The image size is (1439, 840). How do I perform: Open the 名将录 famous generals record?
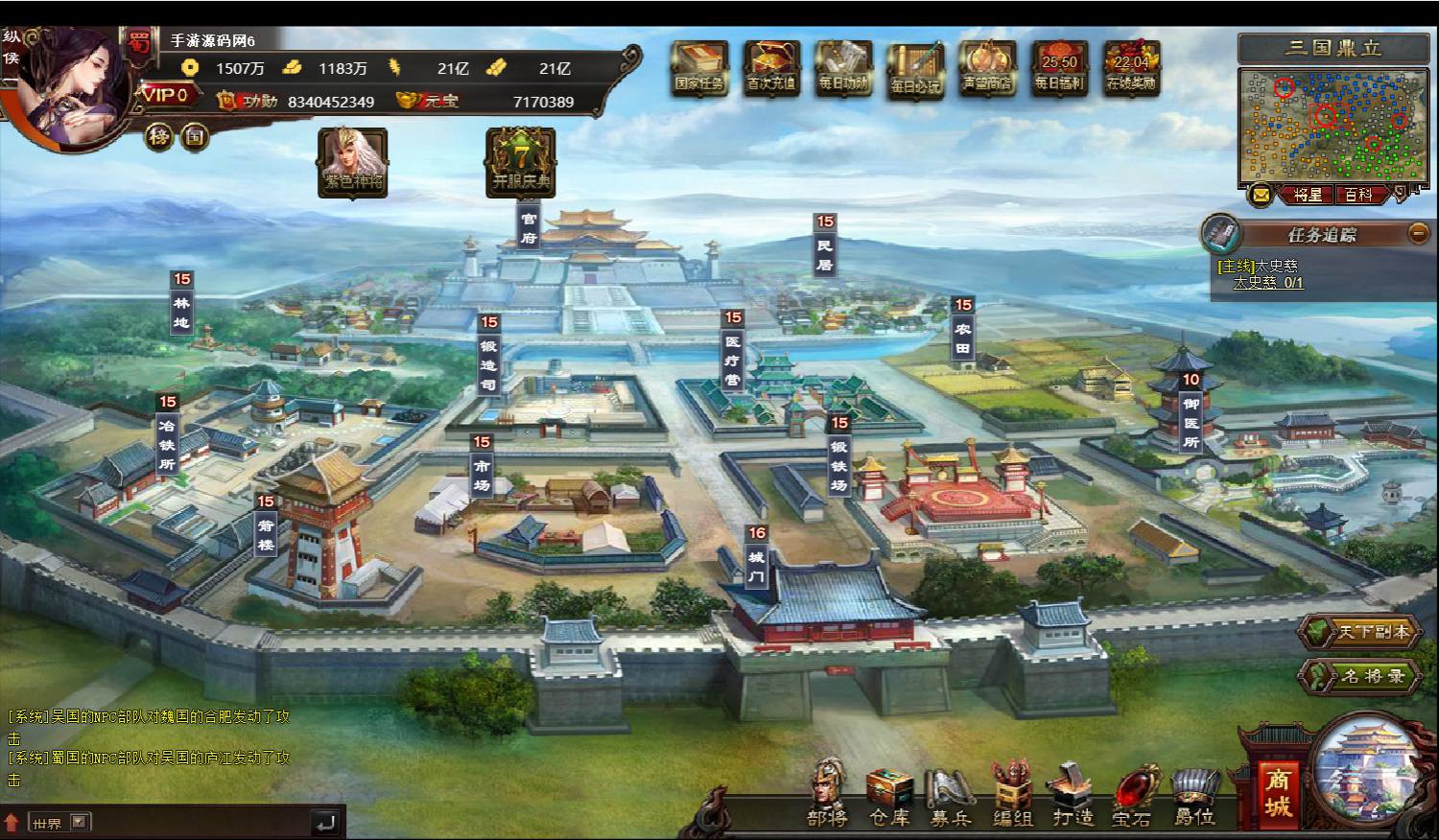(1360, 676)
